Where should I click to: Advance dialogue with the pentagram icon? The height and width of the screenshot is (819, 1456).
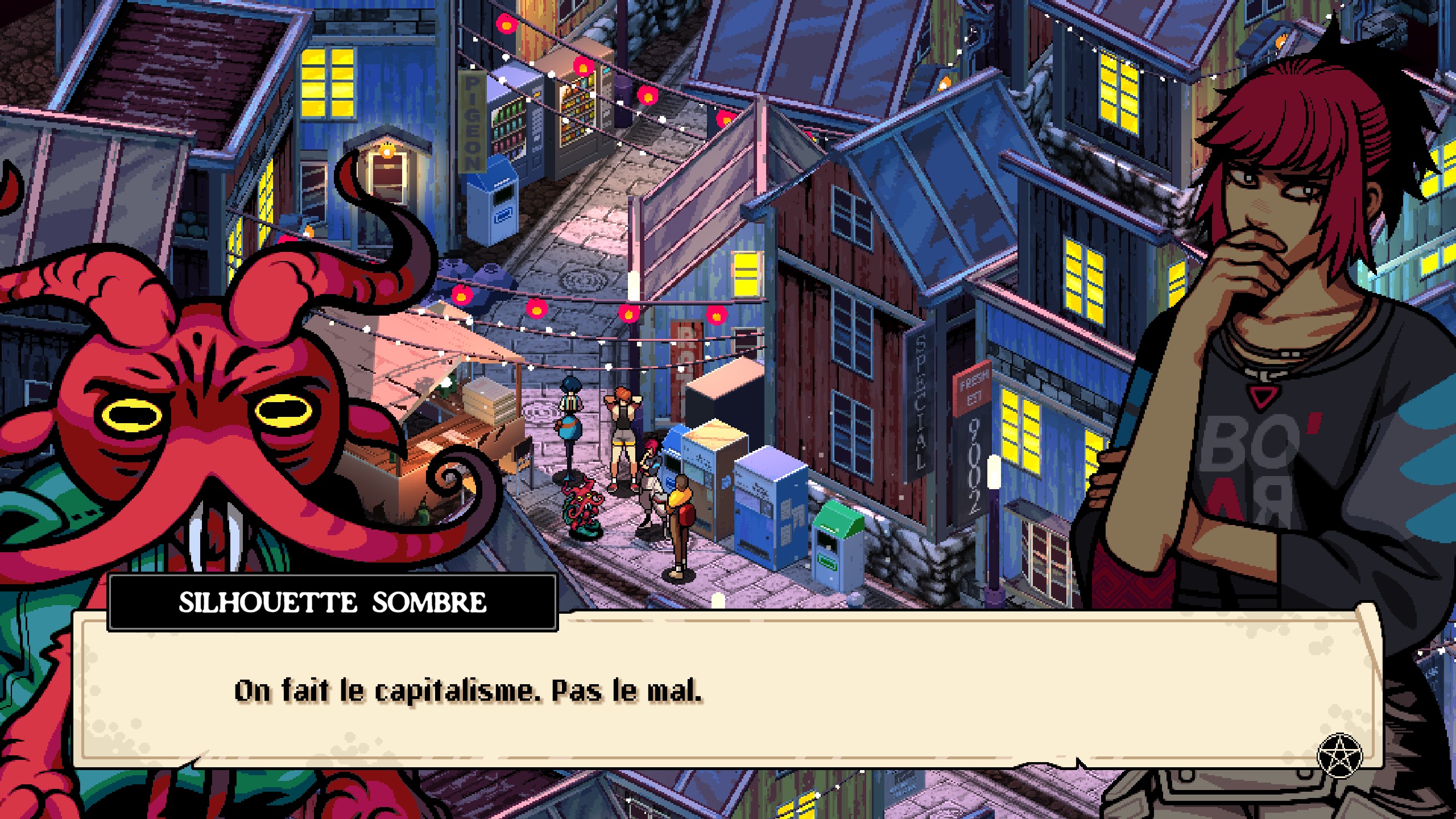click(1340, 756)
